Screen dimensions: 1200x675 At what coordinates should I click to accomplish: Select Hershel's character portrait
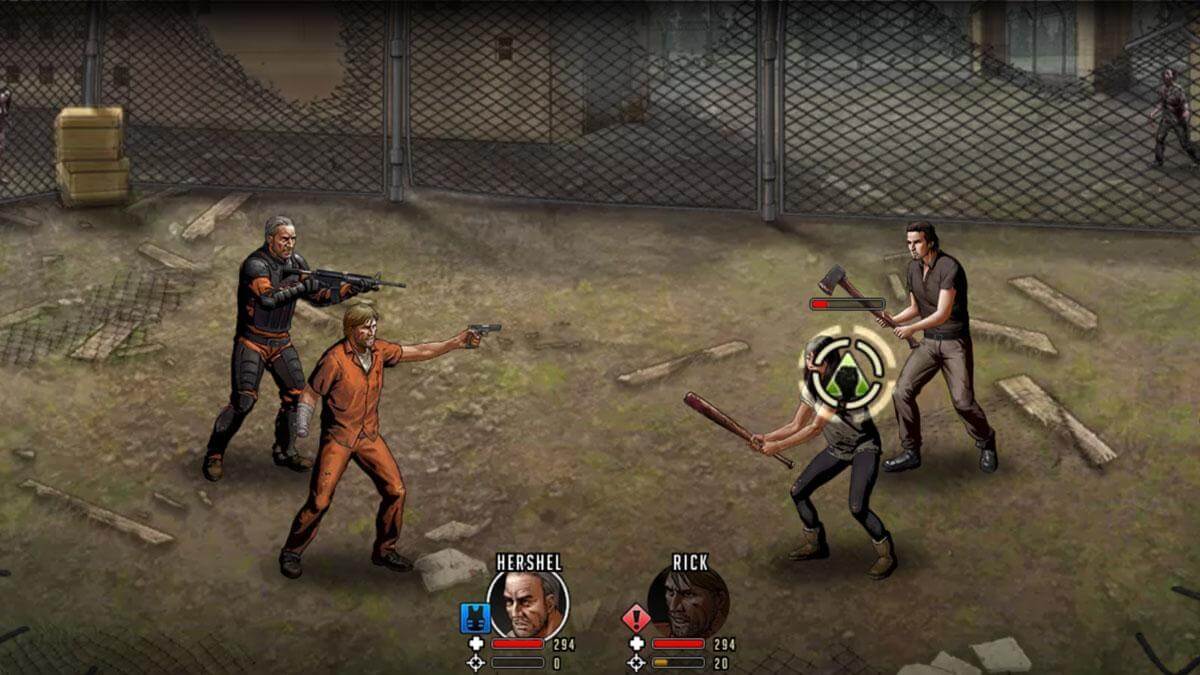pos(527,602)
